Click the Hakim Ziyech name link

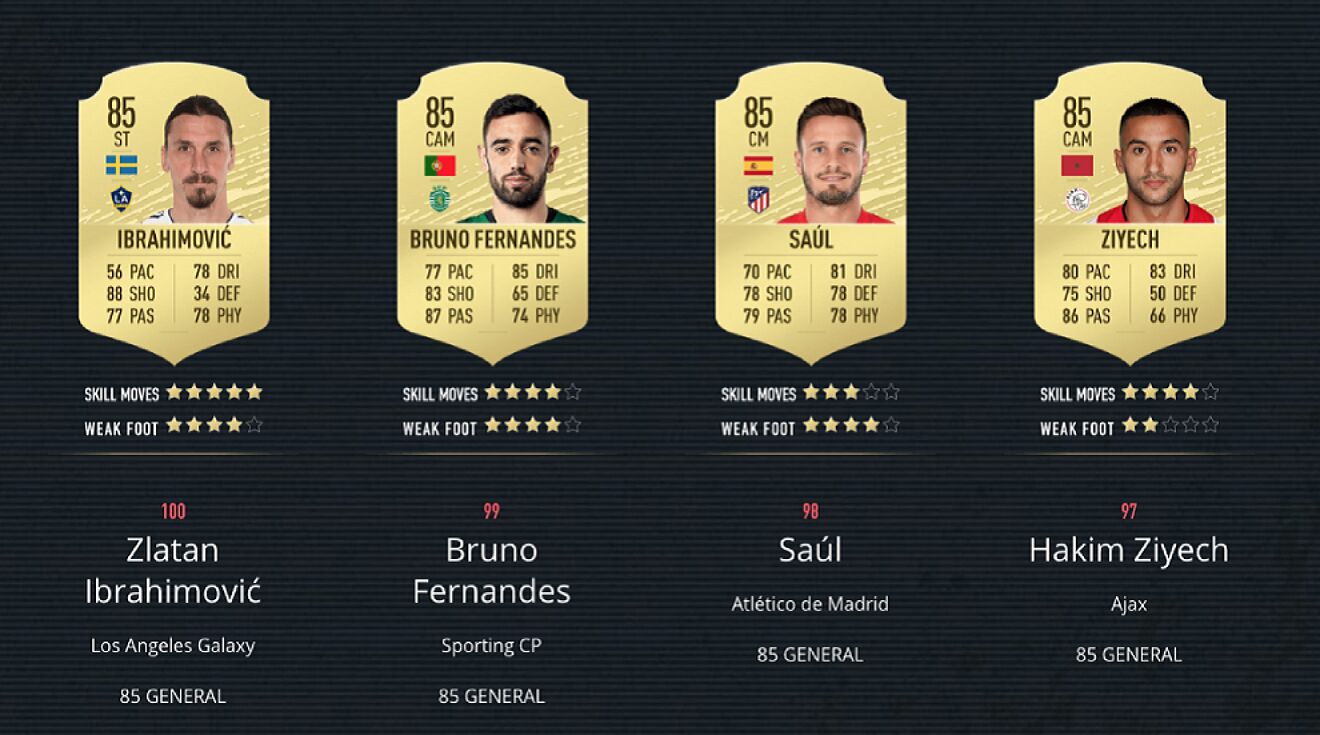coord(1128,550)
